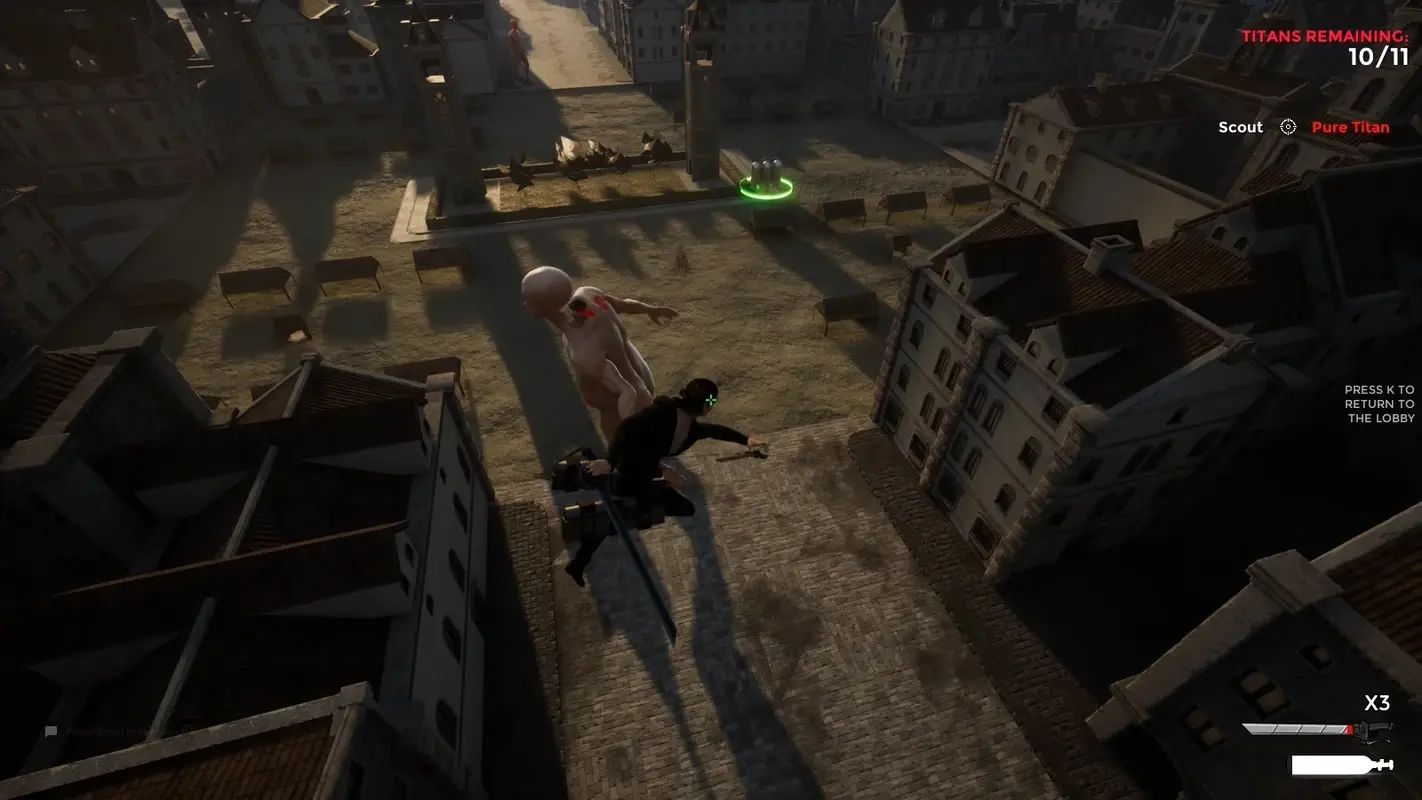Click the crosshair icon beside Scout label
Viewport: 1422px width, 800px height.
click(1286, 127)
